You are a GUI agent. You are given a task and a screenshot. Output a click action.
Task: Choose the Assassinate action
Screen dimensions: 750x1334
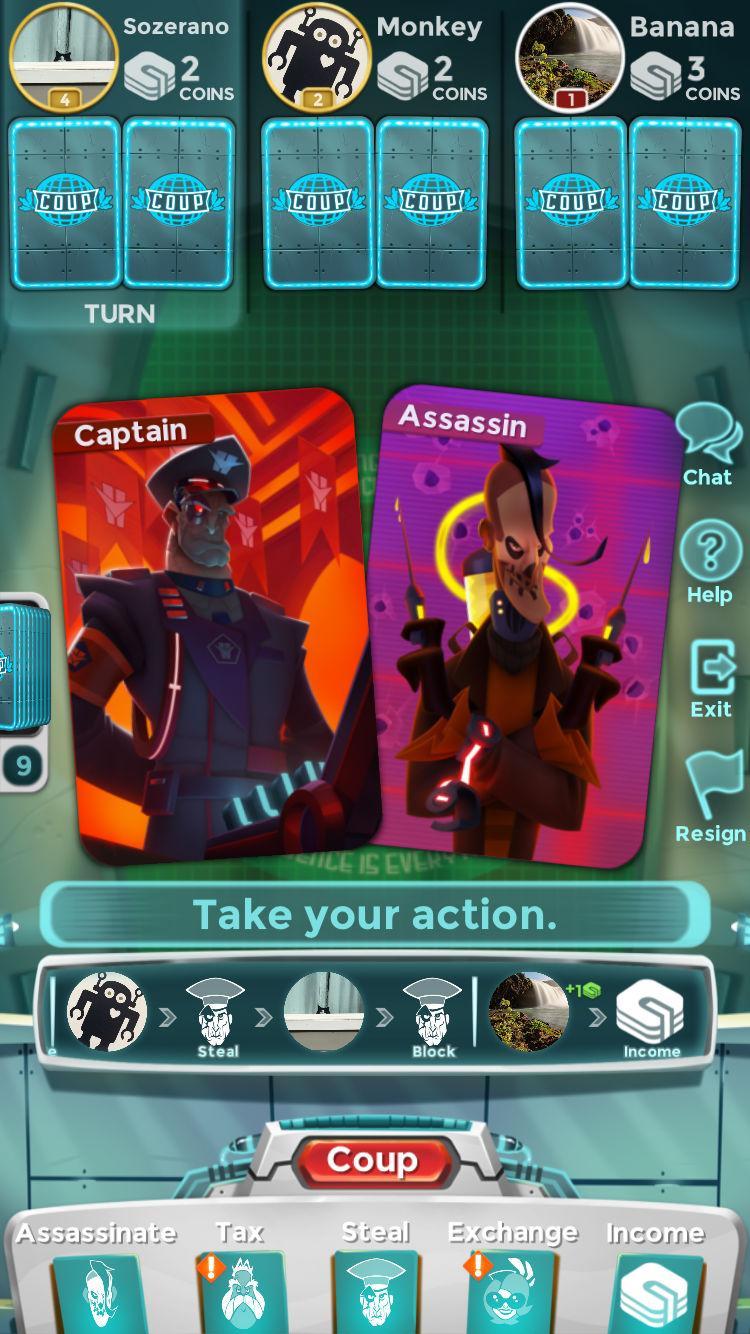(96, 1280)
